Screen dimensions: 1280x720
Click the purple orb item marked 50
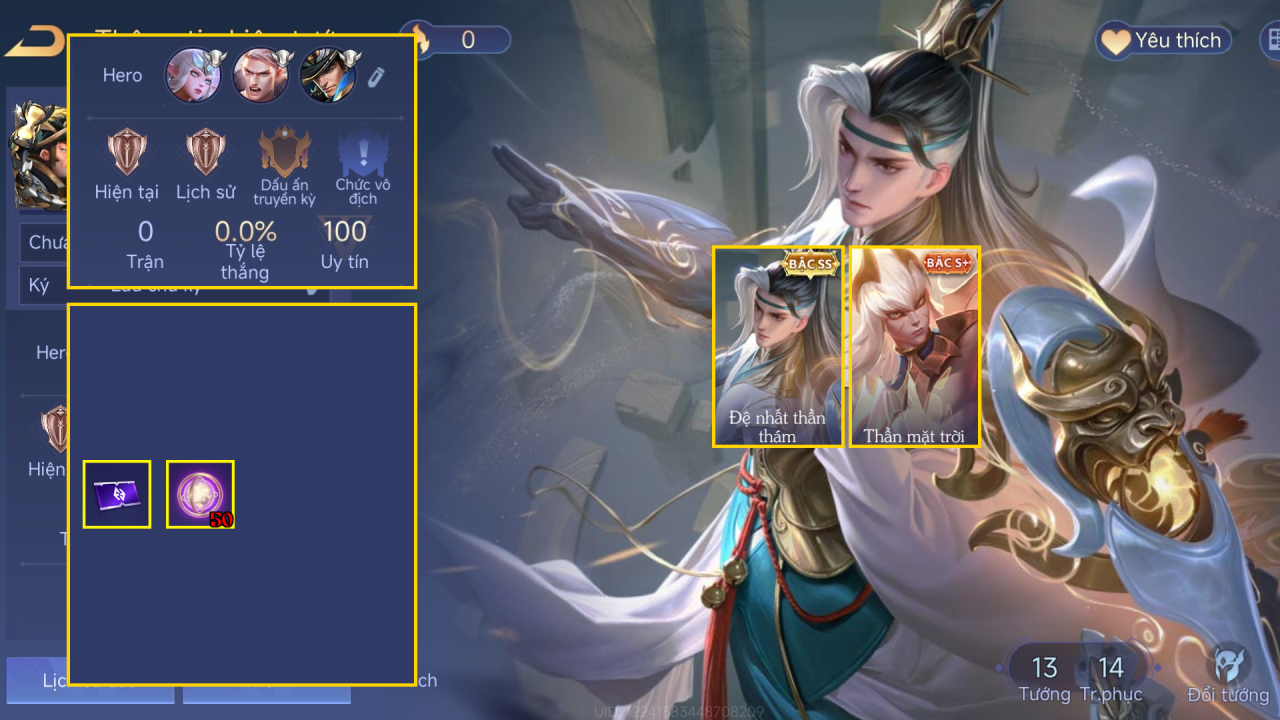(200, 494)
